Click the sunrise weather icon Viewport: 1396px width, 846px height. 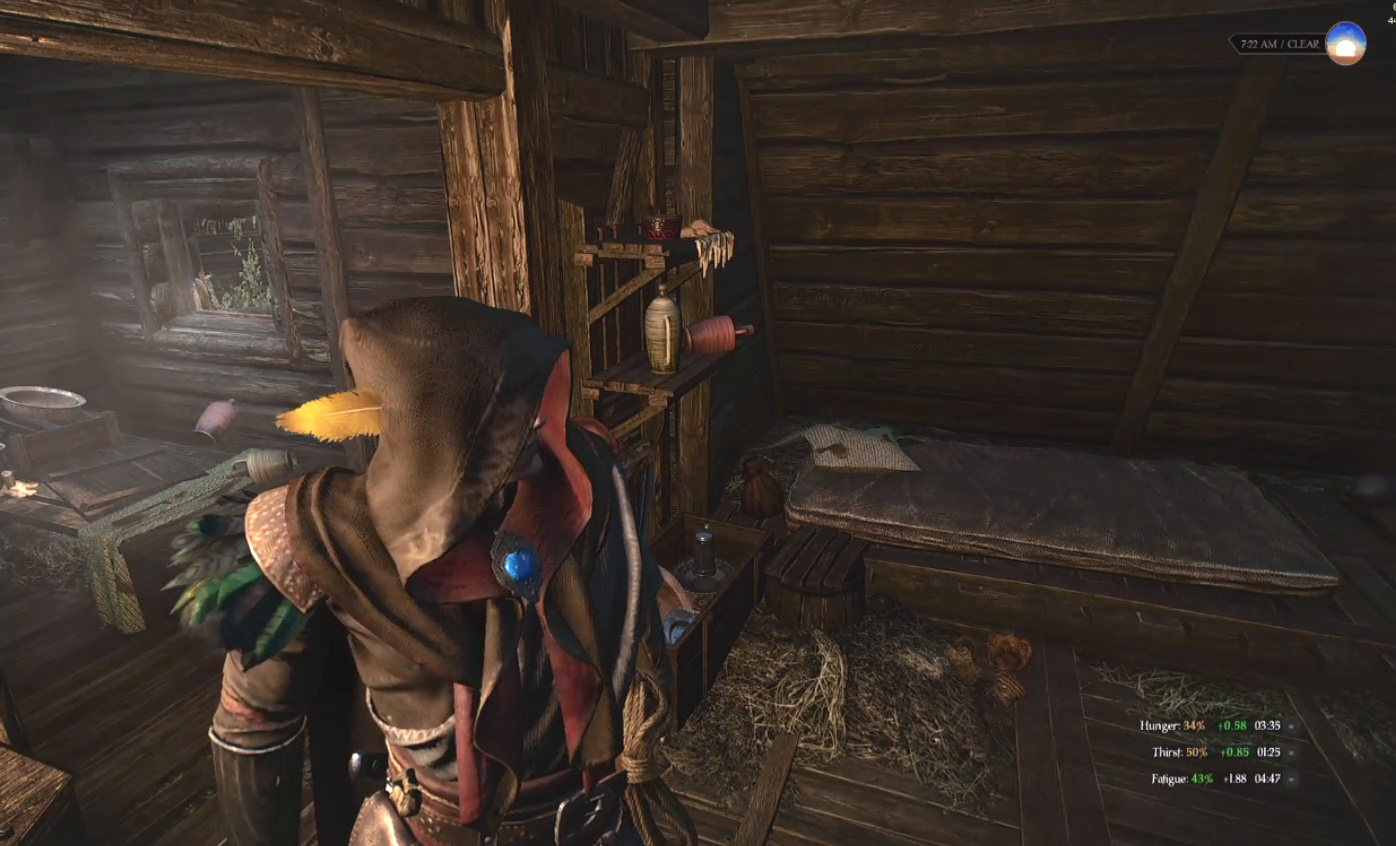tap(1345, 43)
